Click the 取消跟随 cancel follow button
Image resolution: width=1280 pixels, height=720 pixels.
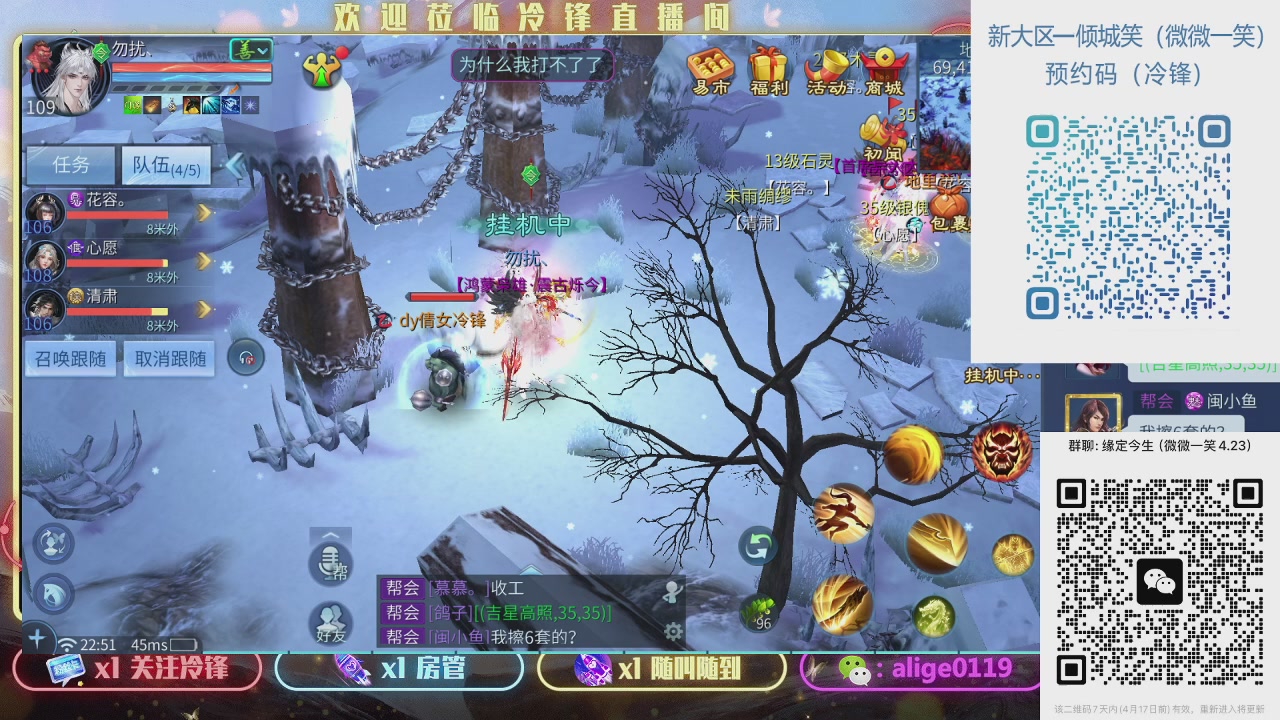point(170,358)
